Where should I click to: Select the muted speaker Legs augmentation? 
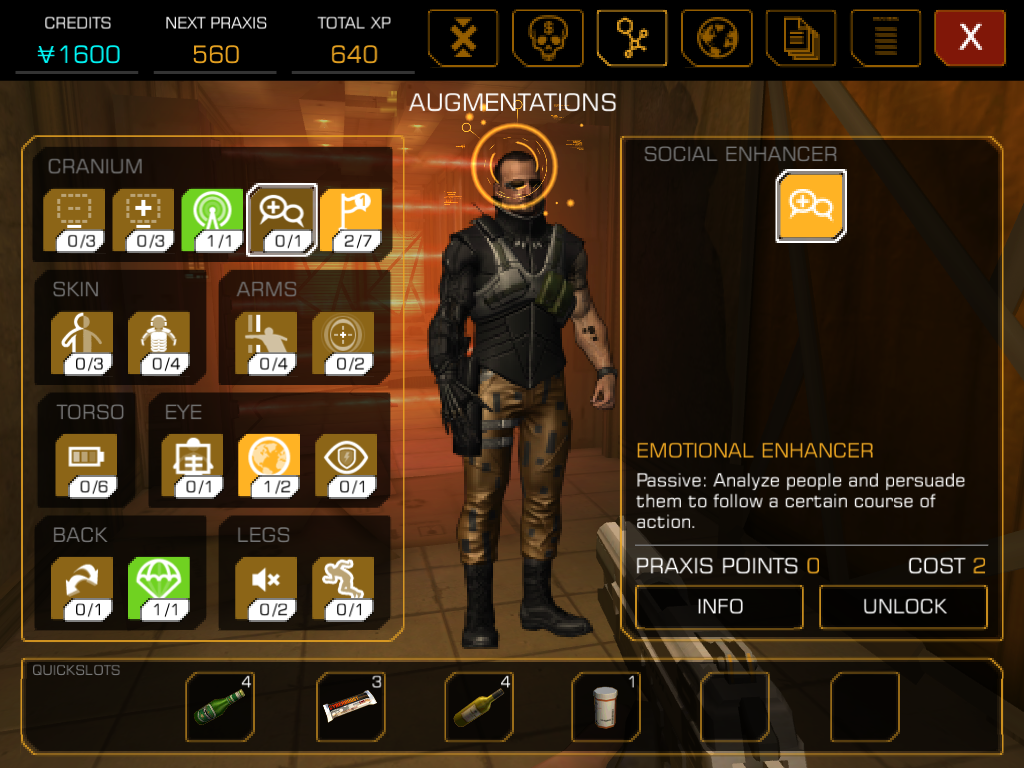click(x=266, y=587)
